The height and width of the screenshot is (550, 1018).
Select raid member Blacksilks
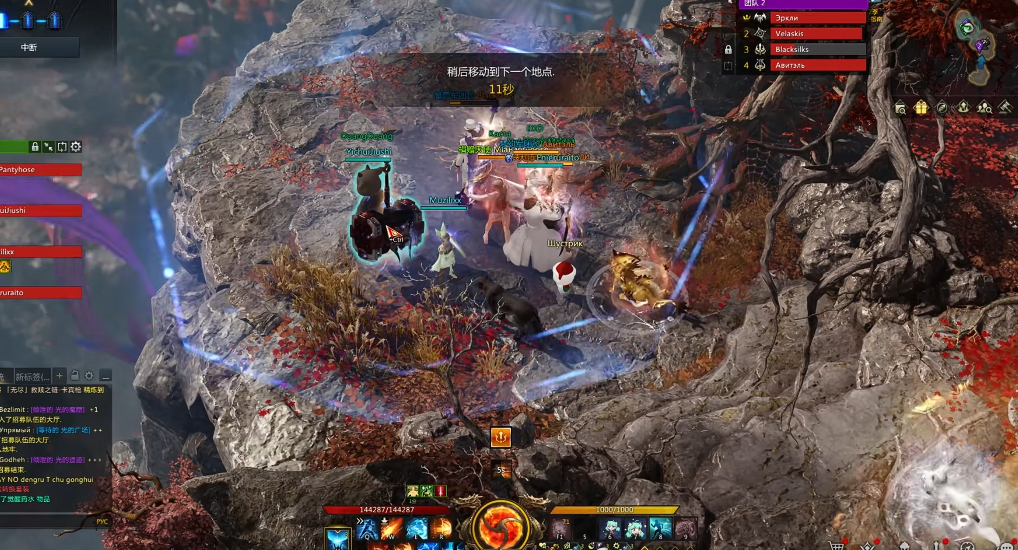tap(817, 49)
